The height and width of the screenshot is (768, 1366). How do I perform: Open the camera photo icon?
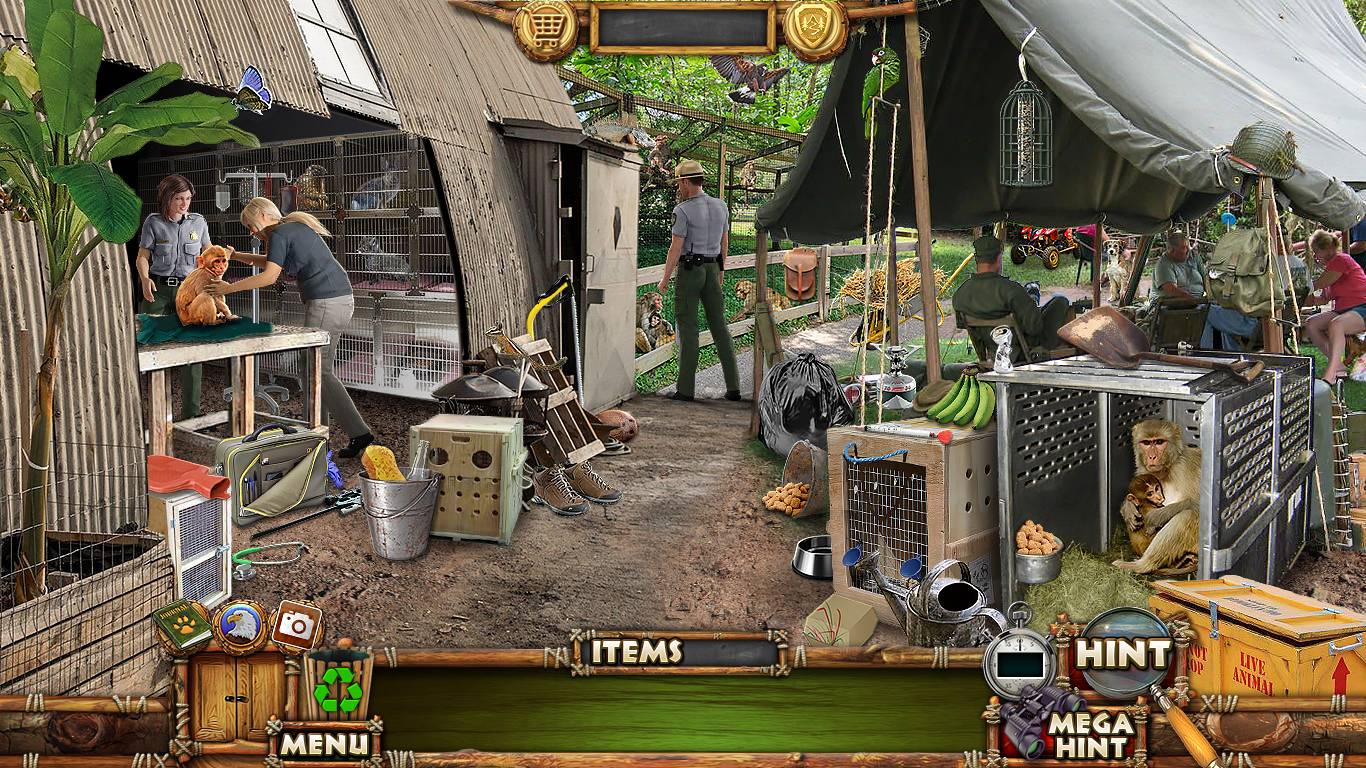pos(296,626)
